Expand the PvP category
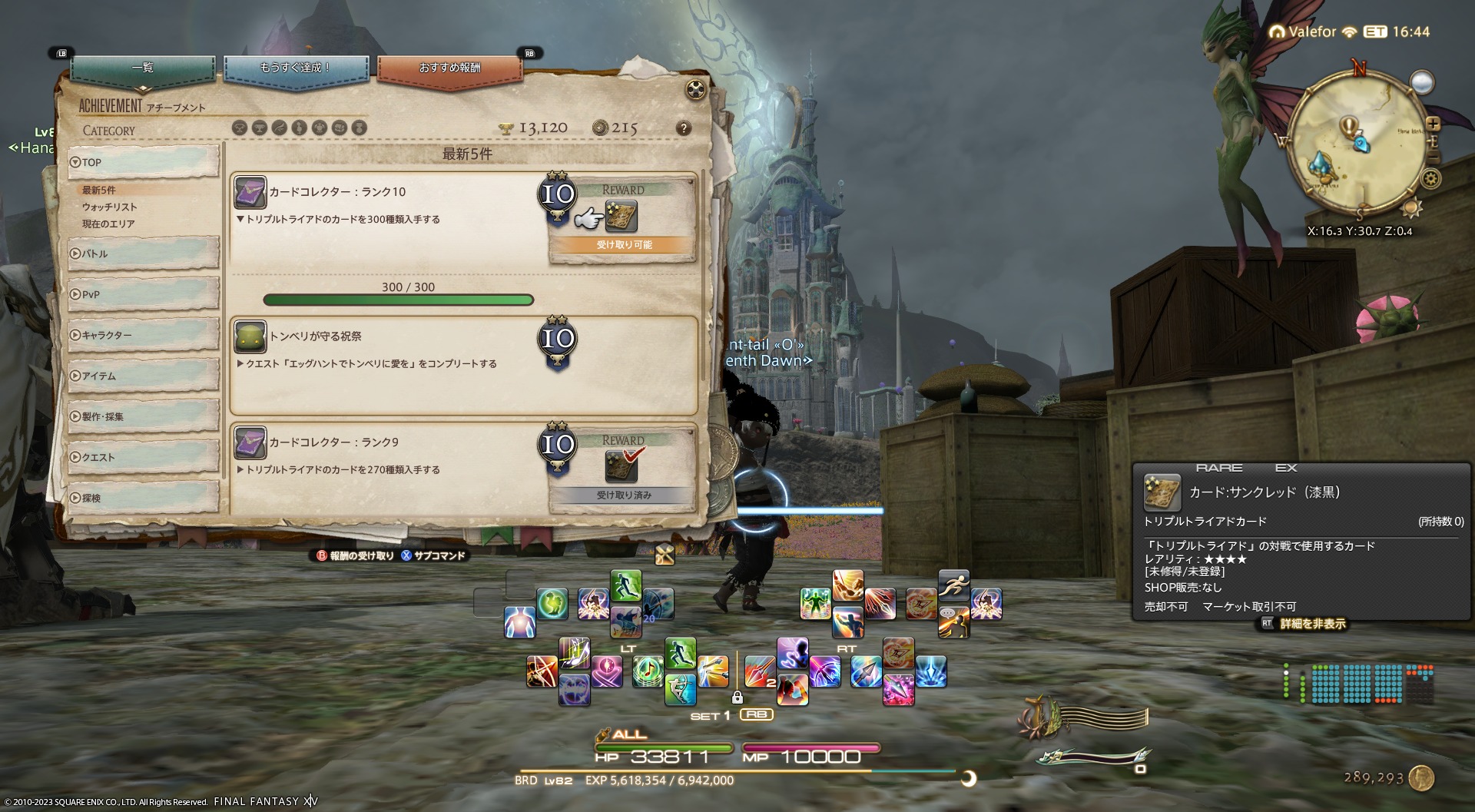 [143, 294]
